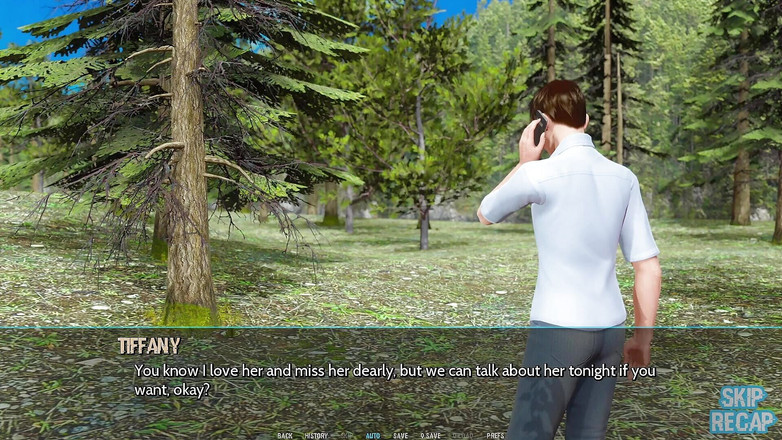Go back one line of dialogue

[x=285, y=436]
